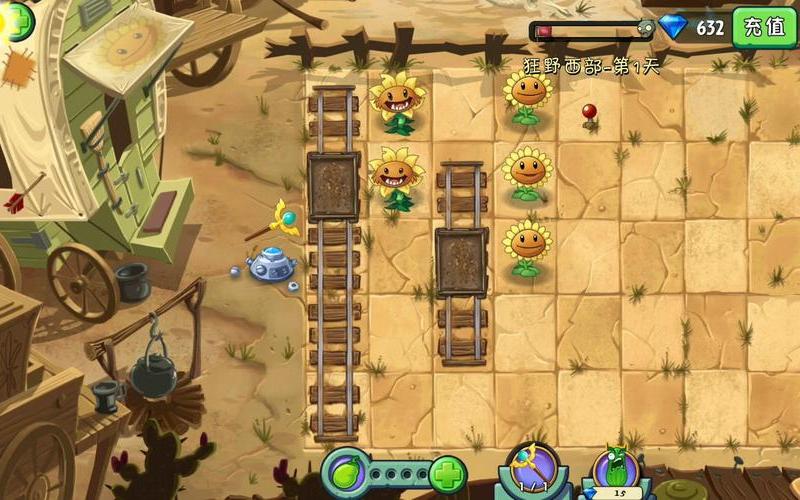Viewport: 800px width, 500px height.
Task: Tap the green plus button beside the sun counter
Action: click(14, 20)
